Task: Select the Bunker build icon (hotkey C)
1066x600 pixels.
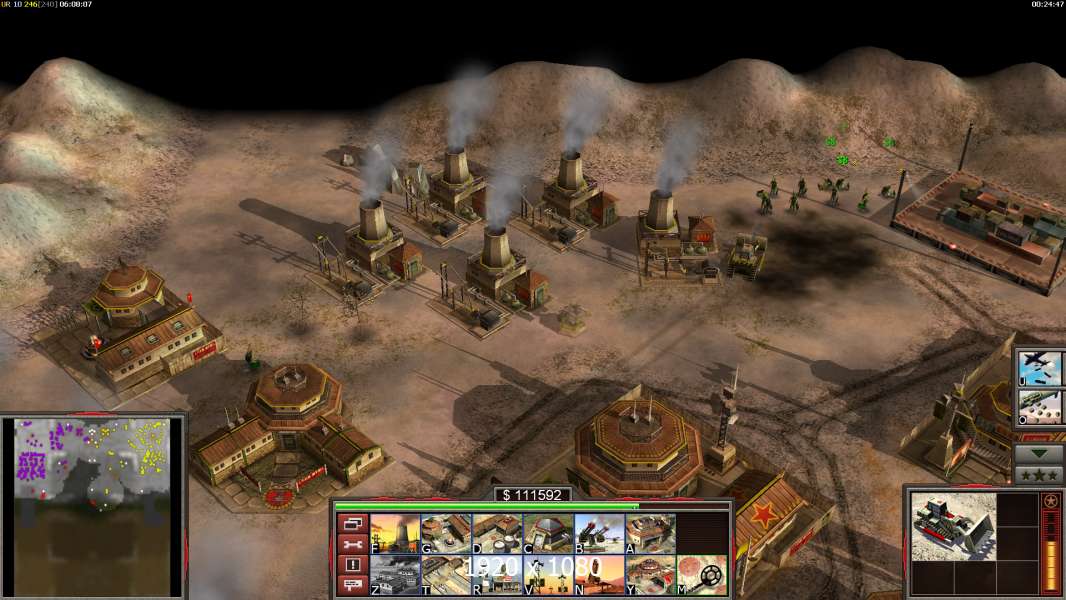Action: pyautogui.click(x=548, y=534)
